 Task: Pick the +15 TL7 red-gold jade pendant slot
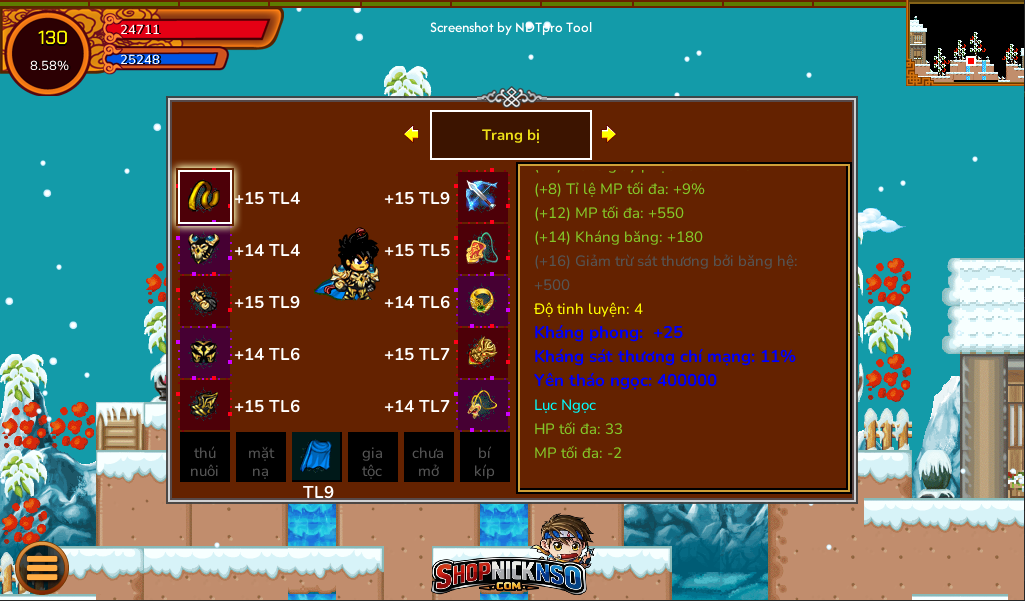(x=483, y=353)
